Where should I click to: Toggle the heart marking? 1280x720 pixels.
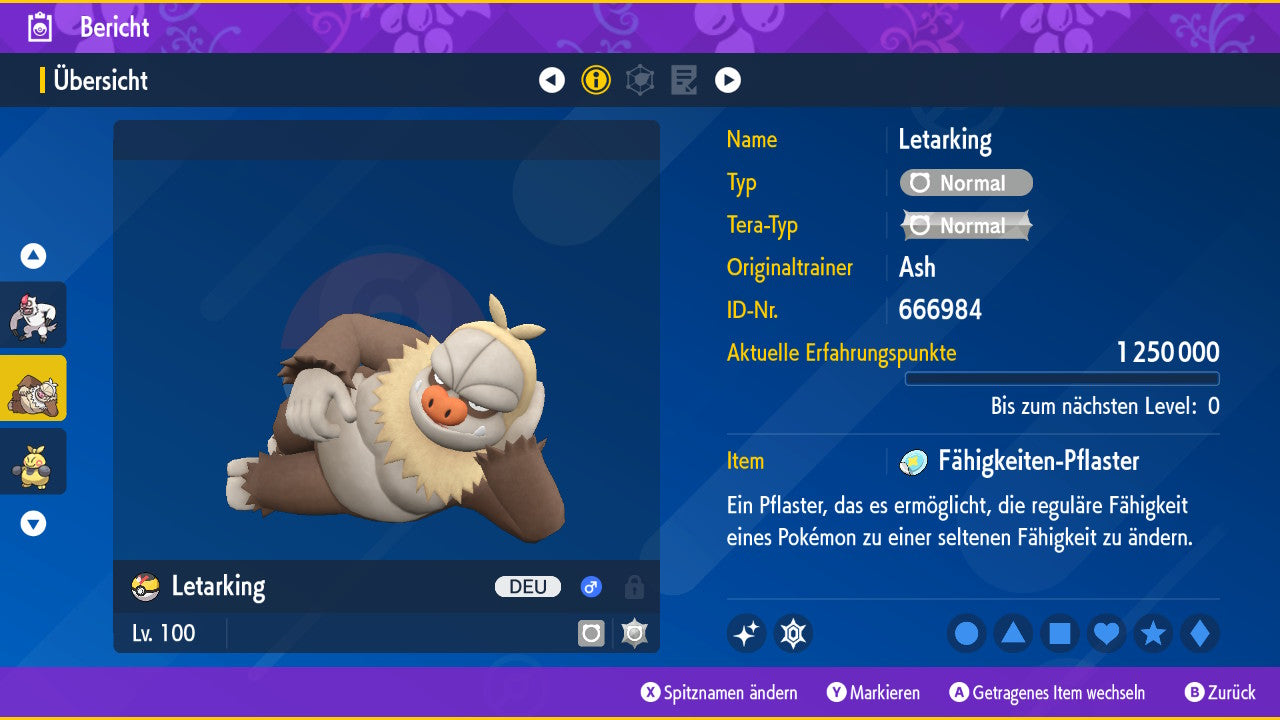coord(1107,633)
